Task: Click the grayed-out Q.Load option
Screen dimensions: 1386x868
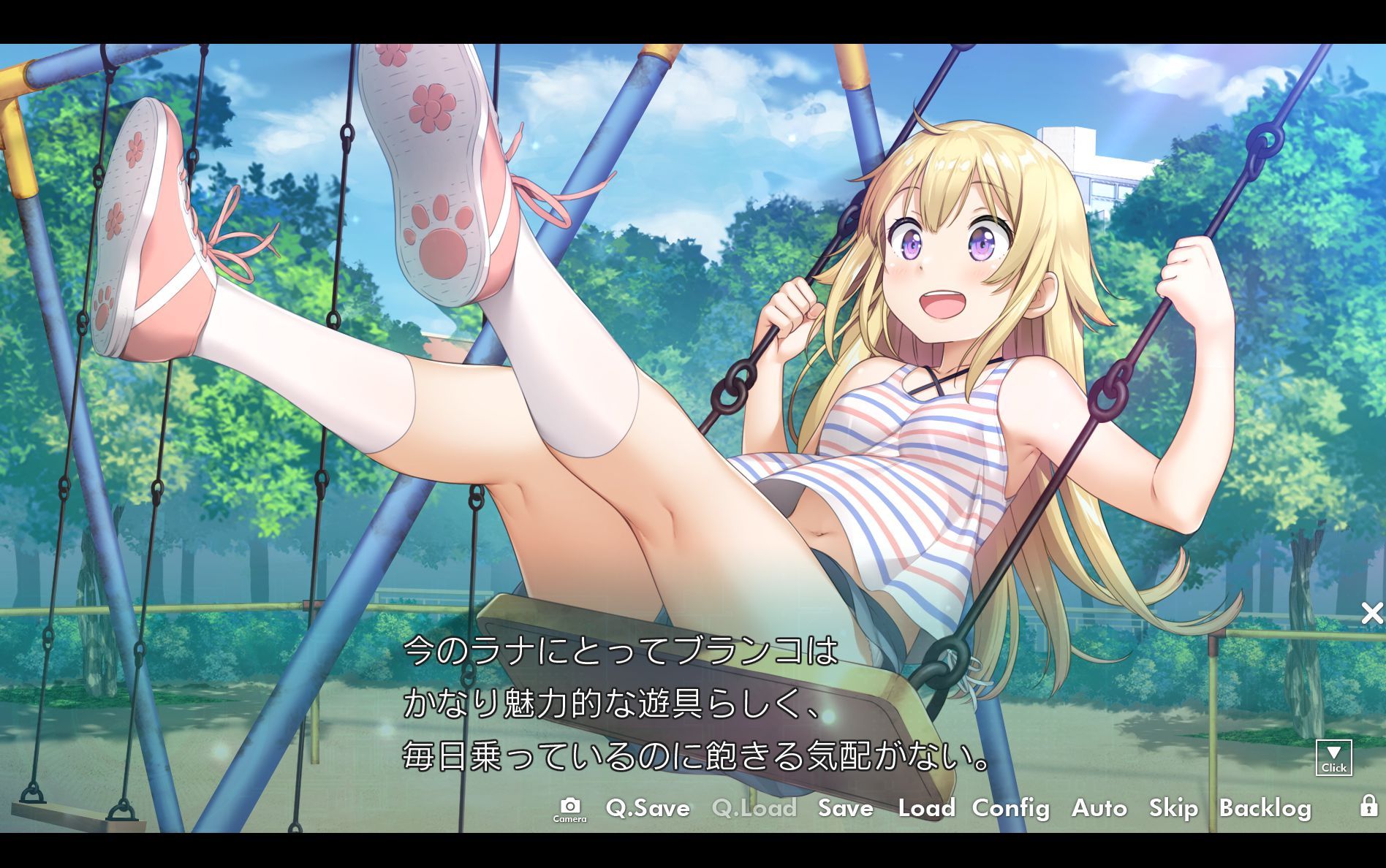Action: pos(754,809)
